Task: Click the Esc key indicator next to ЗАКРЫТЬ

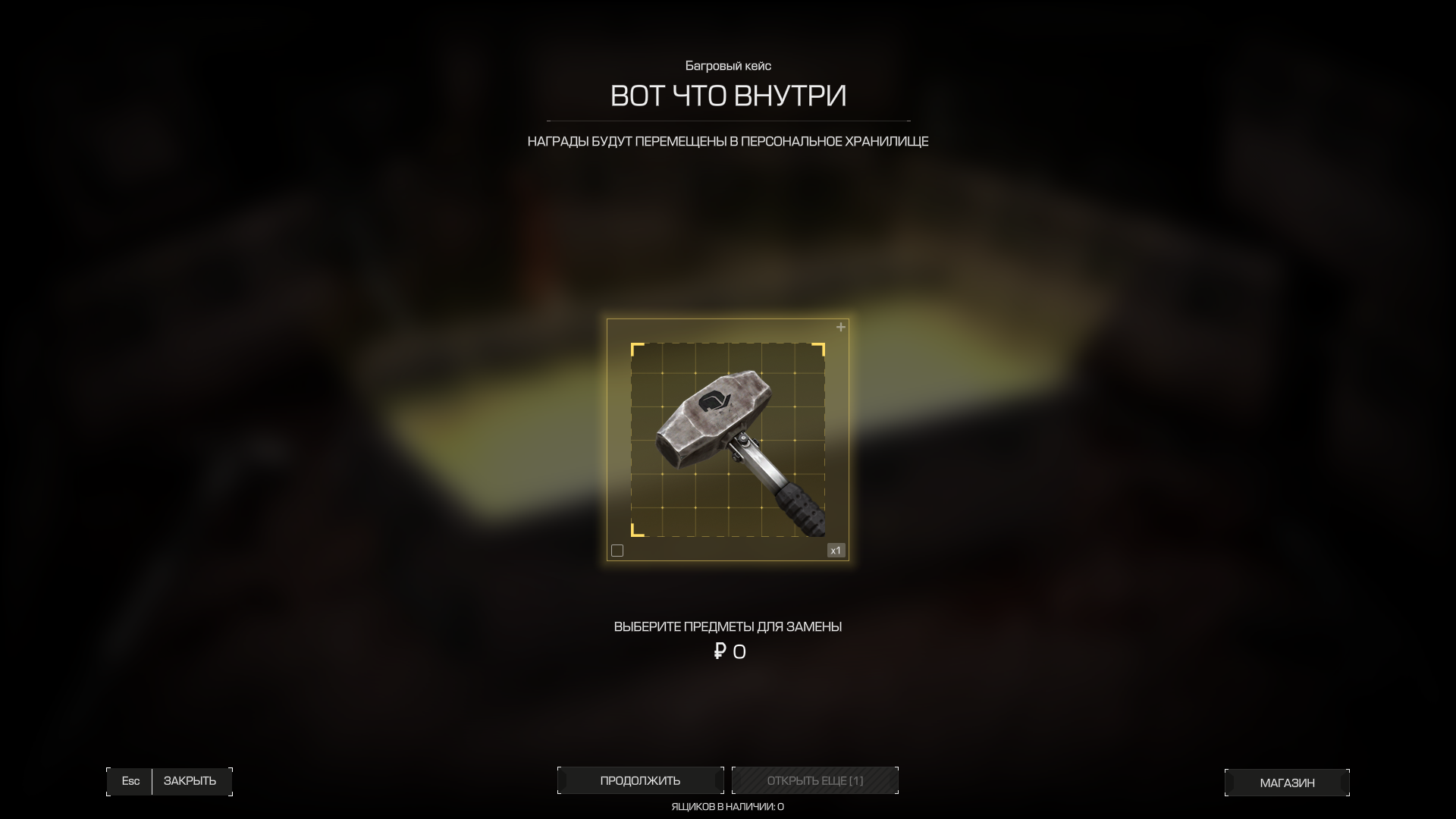Action: point(130,780)
